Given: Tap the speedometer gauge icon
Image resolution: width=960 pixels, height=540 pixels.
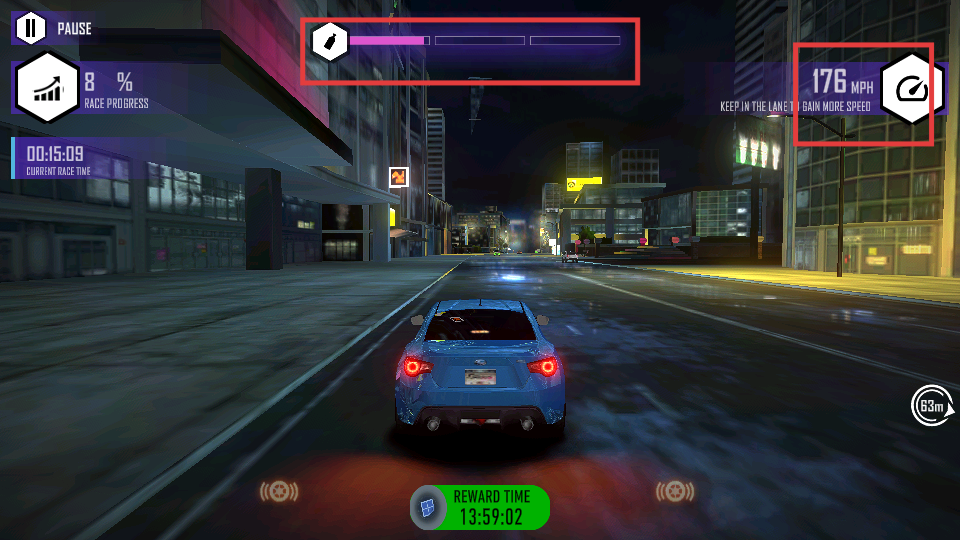Looking at the screenshot, I should (912, 90).
